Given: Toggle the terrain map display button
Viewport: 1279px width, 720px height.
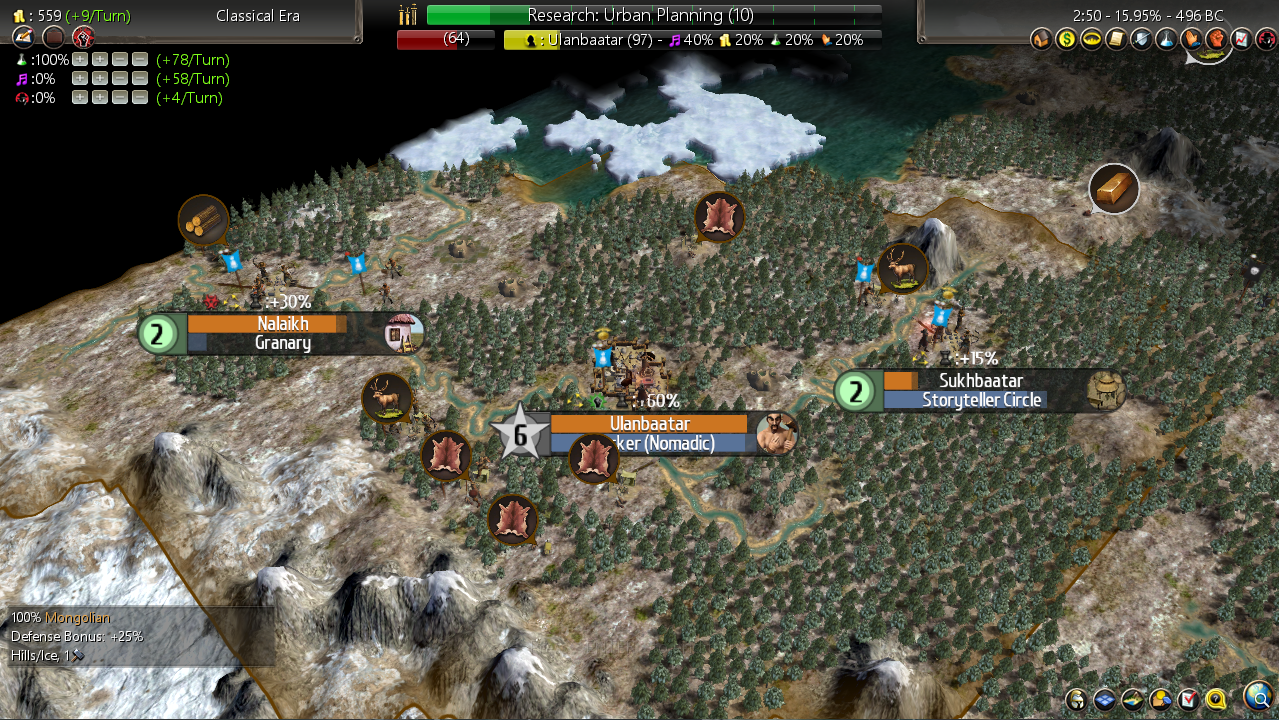Looking at the screenshot, I should 1132,699.
